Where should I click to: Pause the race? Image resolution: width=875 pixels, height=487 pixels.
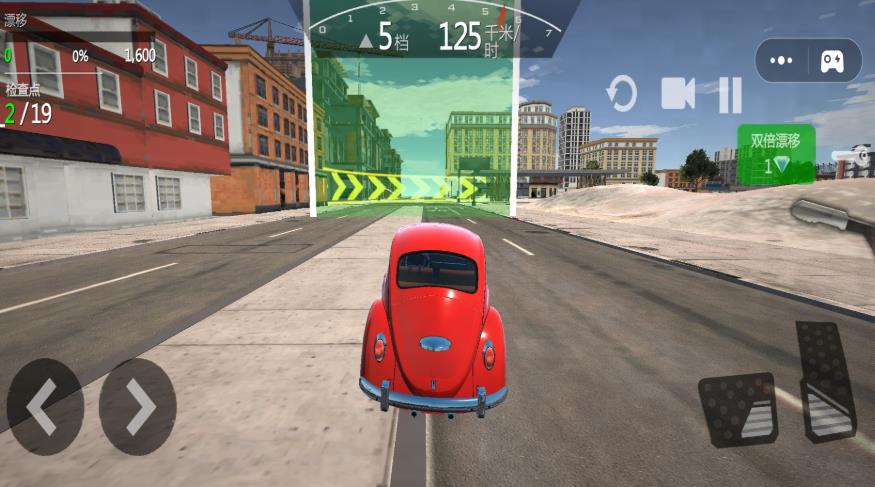(x=730, y=95)
